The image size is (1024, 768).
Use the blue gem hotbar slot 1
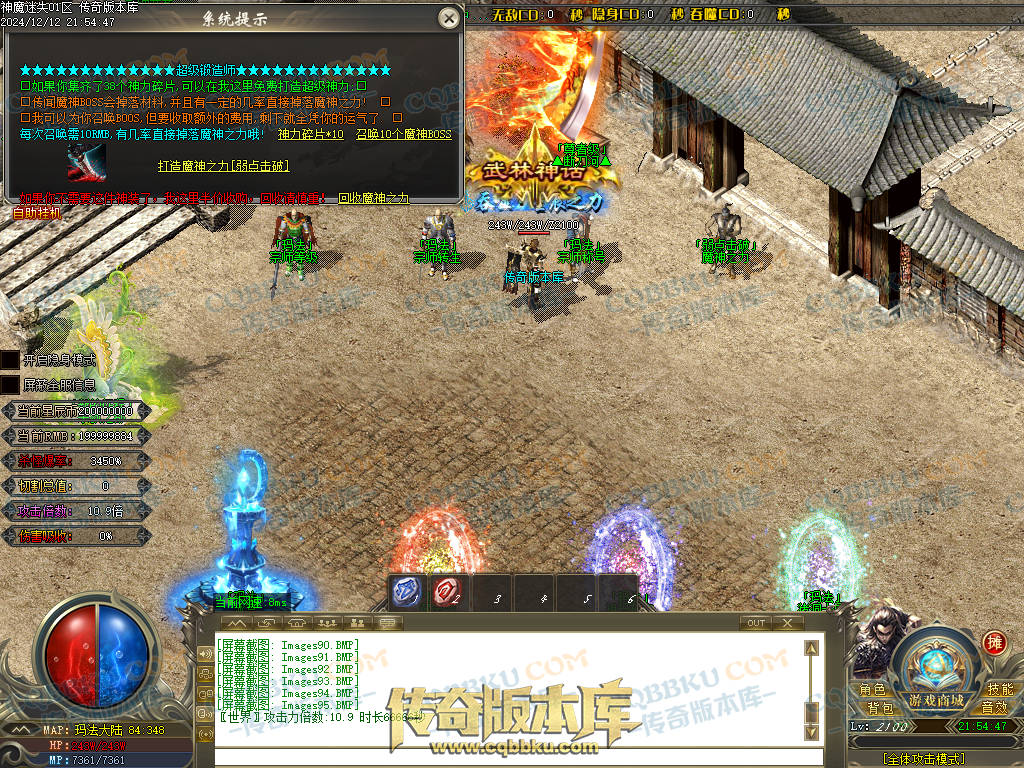(408, 593)
